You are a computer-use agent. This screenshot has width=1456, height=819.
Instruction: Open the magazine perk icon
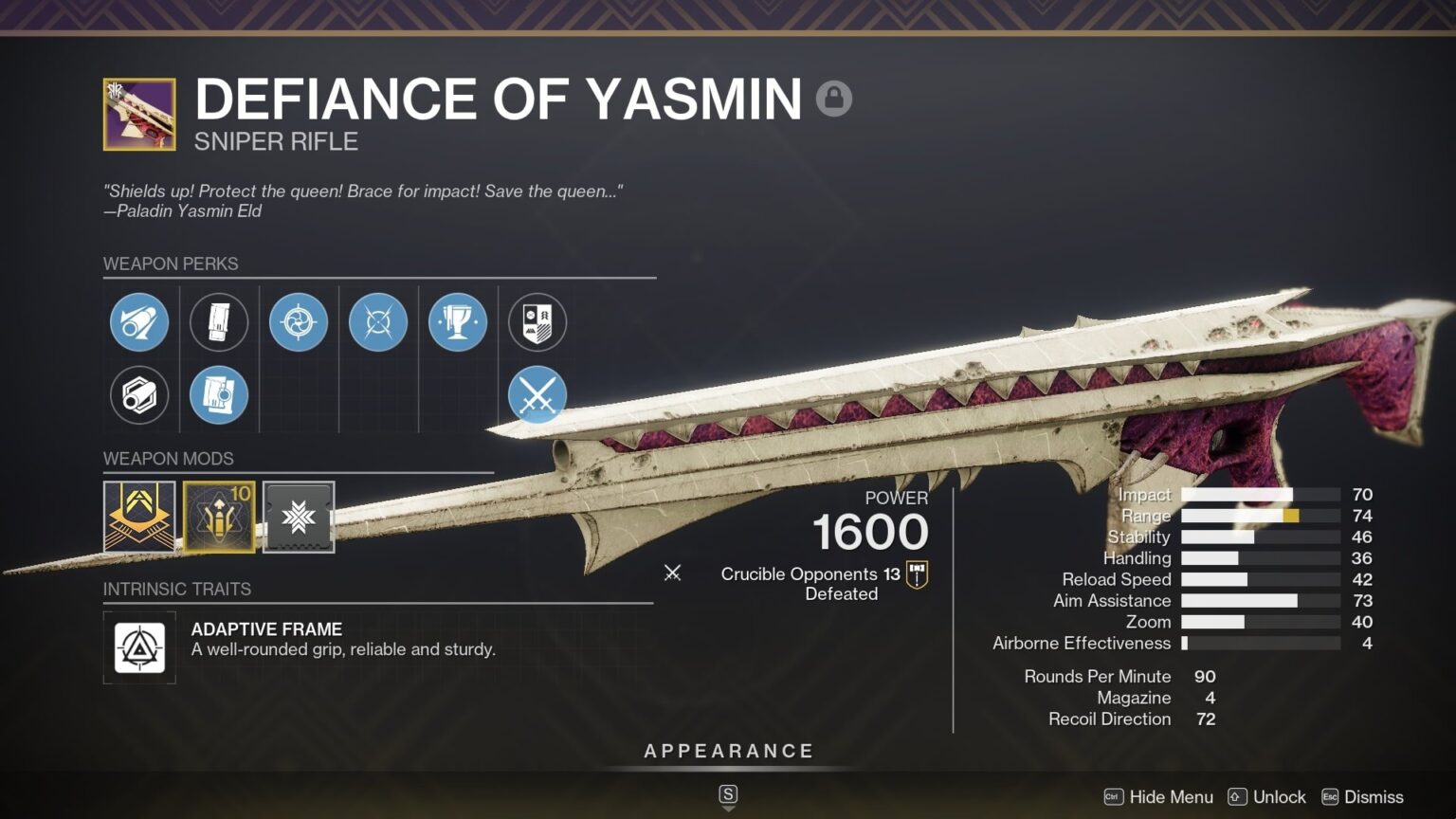tap(219, 322)
